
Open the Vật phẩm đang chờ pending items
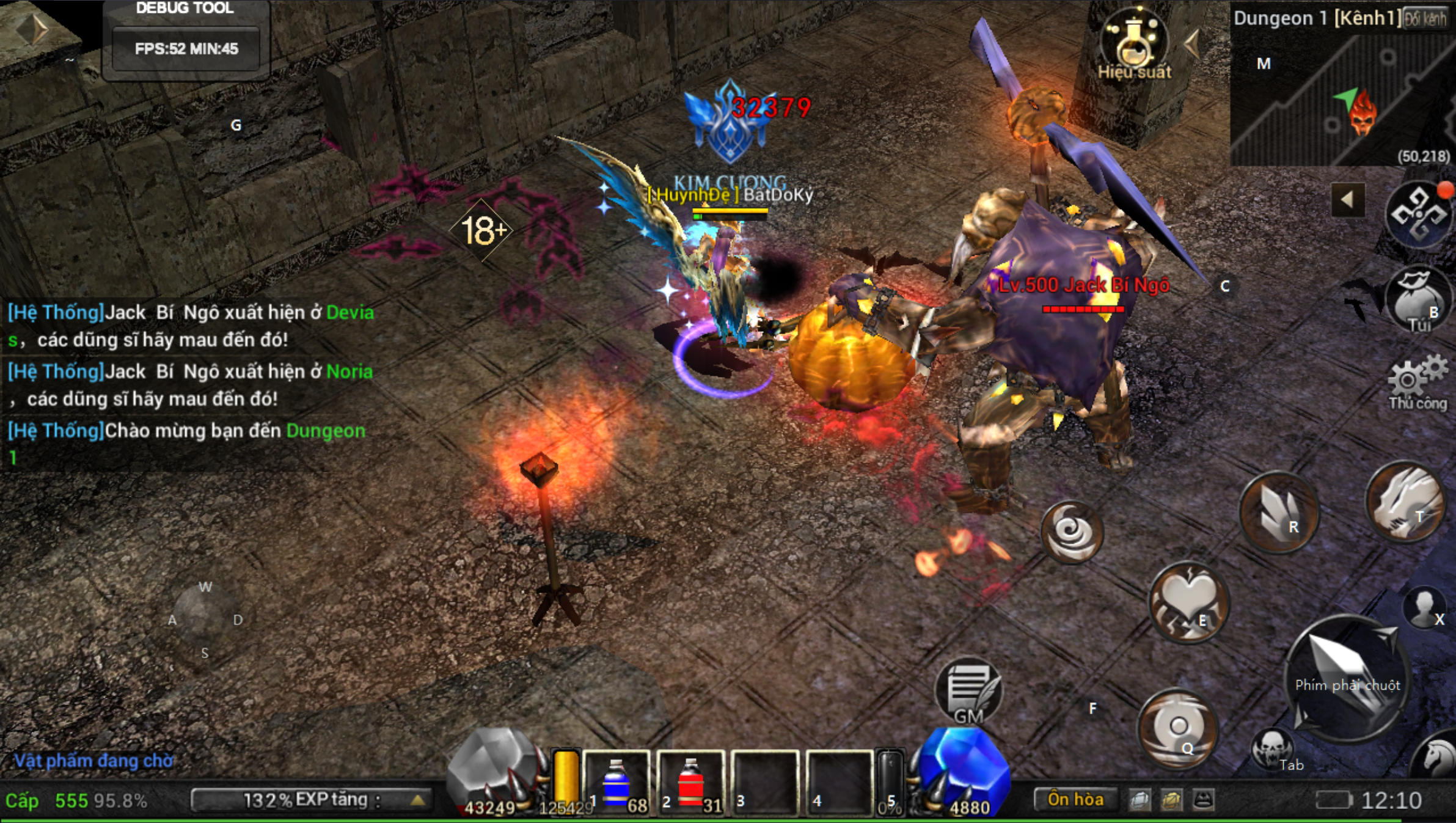click(x=93, y=761)
